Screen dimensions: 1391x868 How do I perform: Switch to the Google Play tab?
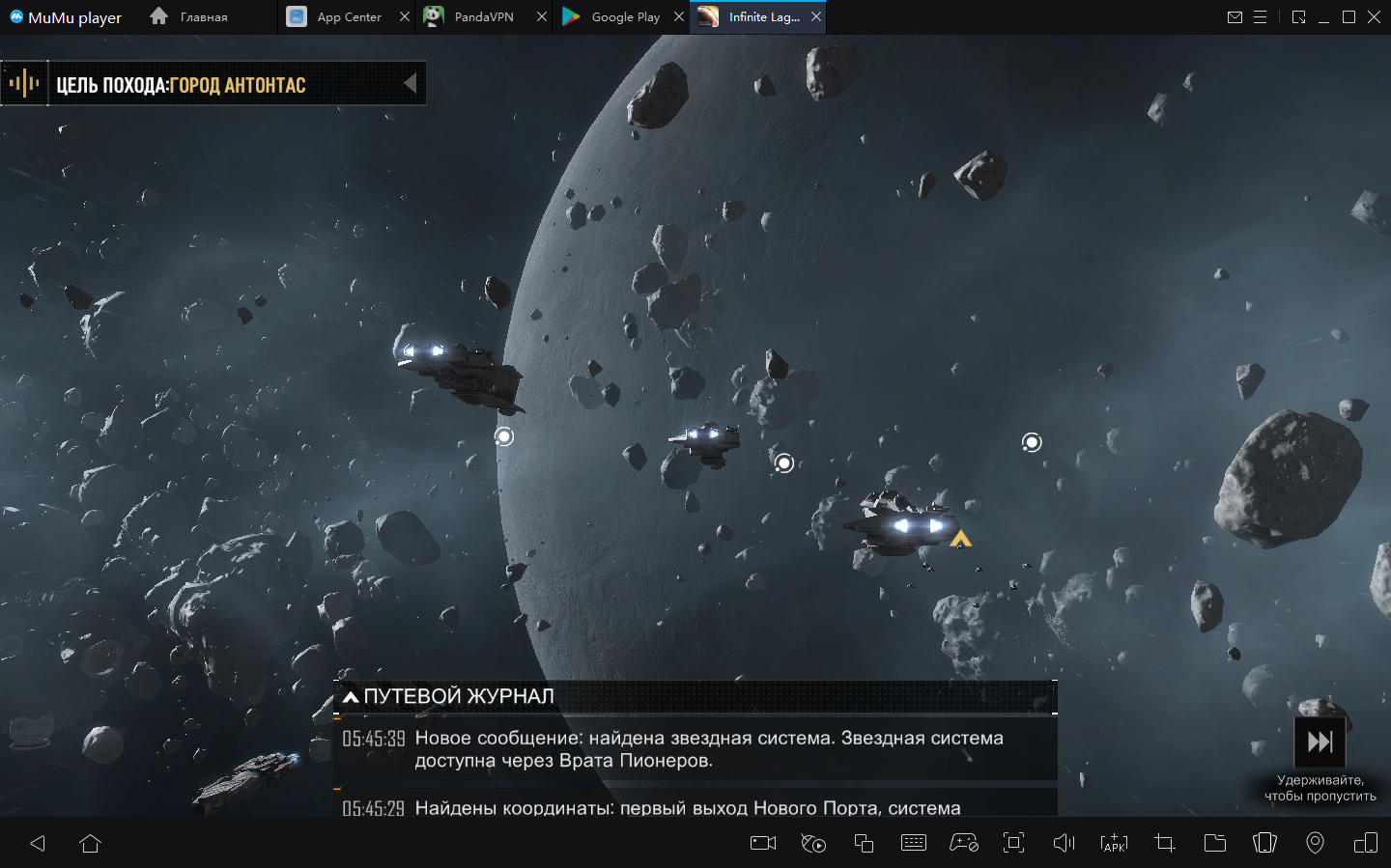613,17
